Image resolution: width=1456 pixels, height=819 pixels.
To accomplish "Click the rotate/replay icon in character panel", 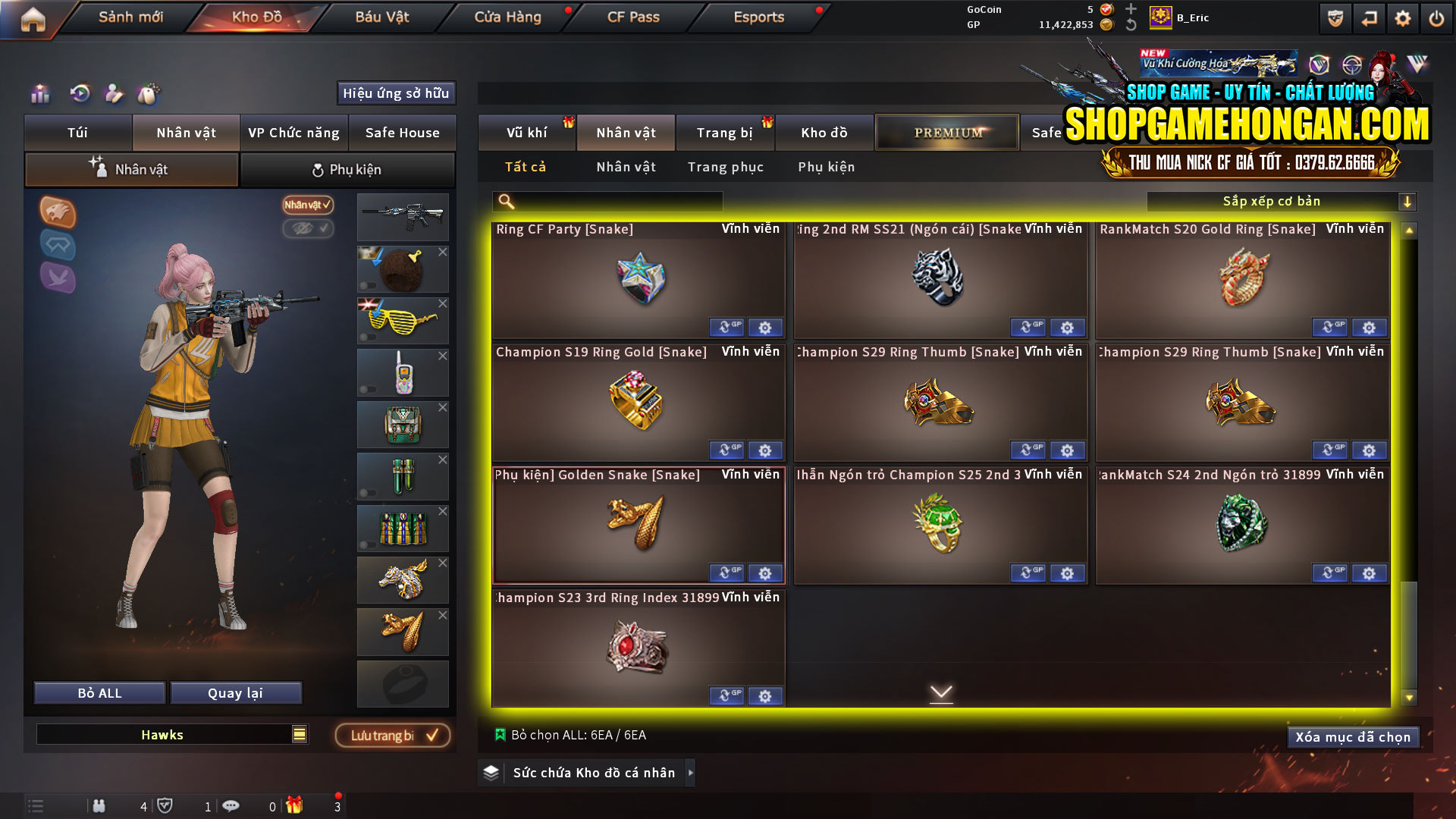I will [x=79, y=94].
